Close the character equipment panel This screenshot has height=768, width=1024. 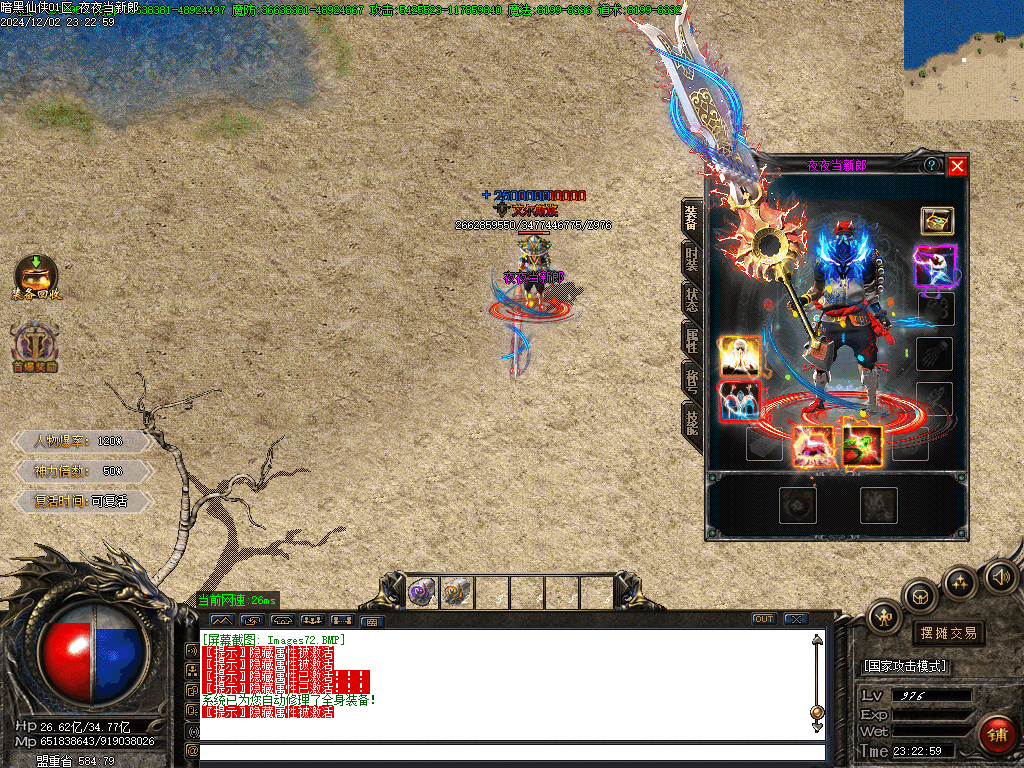click(x=957, y=166)
